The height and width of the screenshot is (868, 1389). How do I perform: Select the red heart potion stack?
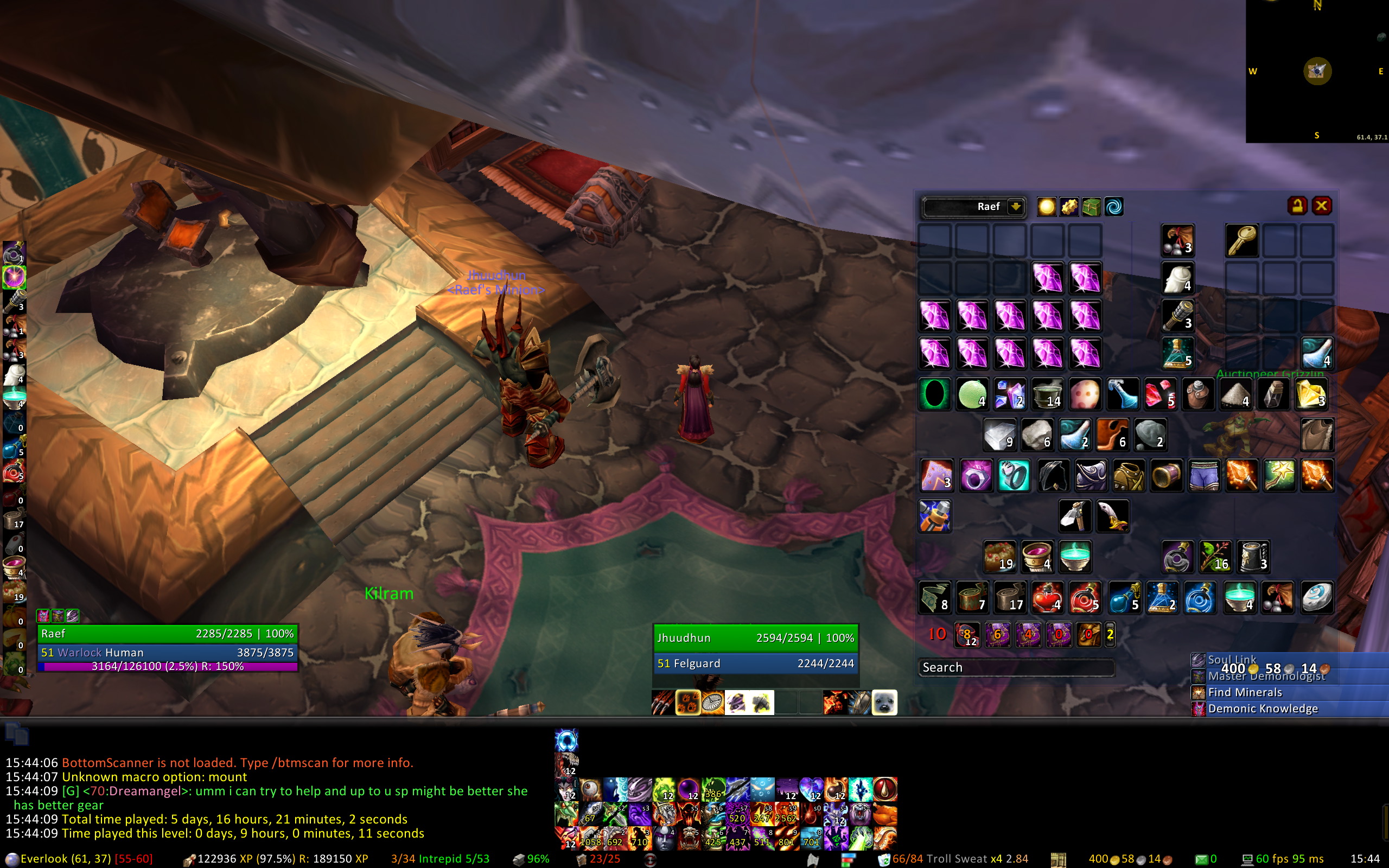click(1047, 597)
